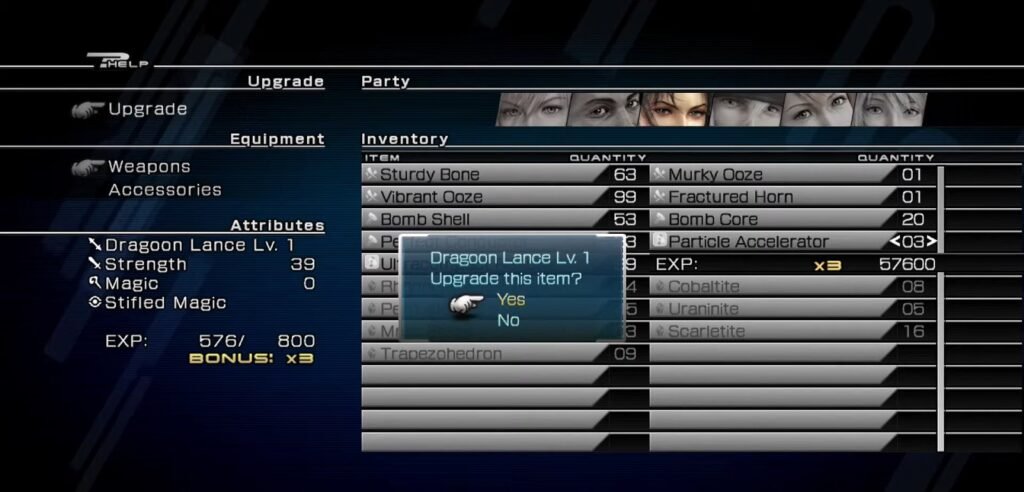Increase the Particle Accelerator quantity with right arrow
This screenshot has height=492, width=1024.
point(933,241)
